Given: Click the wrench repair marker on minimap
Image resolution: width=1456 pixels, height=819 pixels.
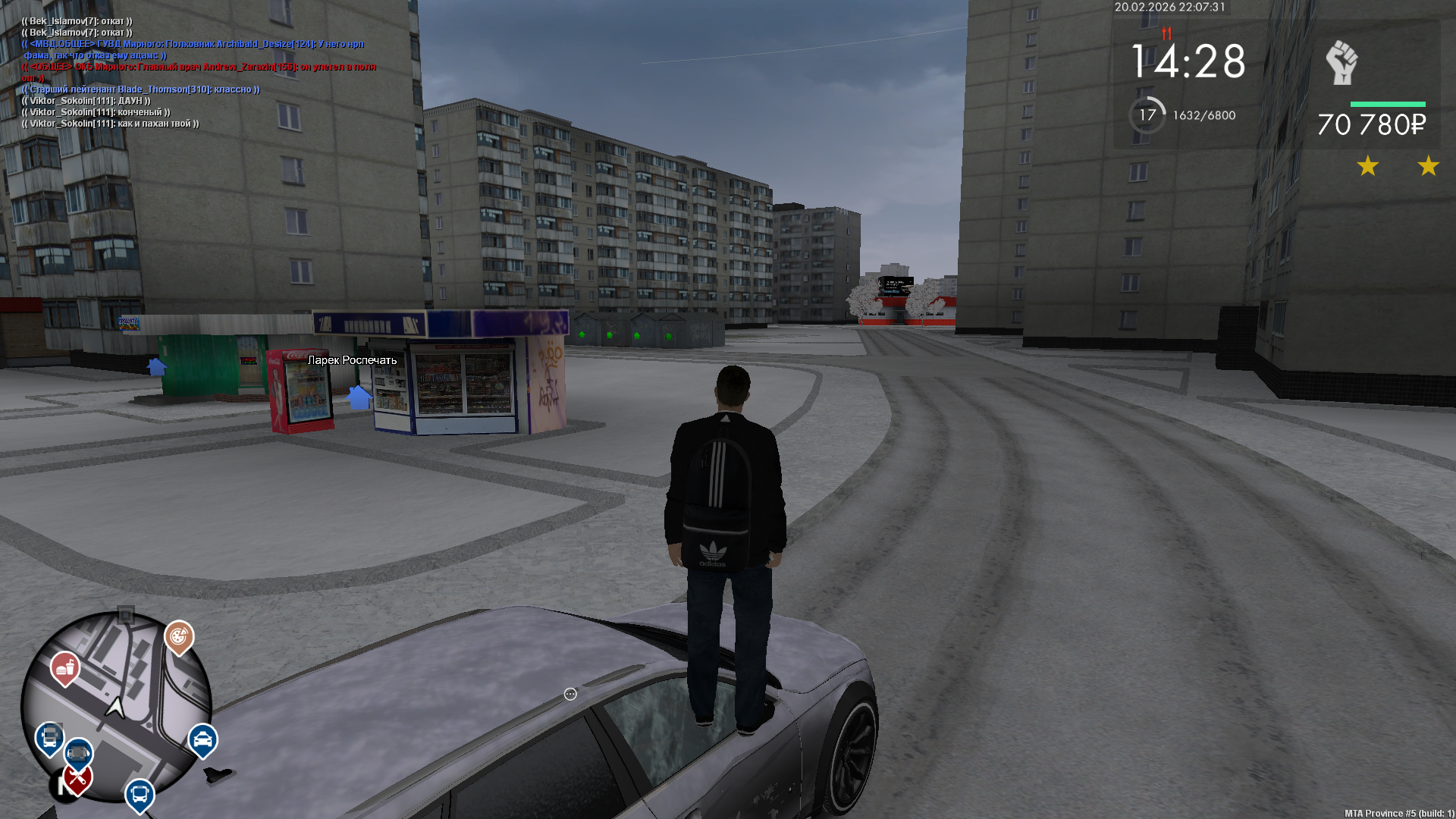Looking at the screenshot, I should click(77, 779).
